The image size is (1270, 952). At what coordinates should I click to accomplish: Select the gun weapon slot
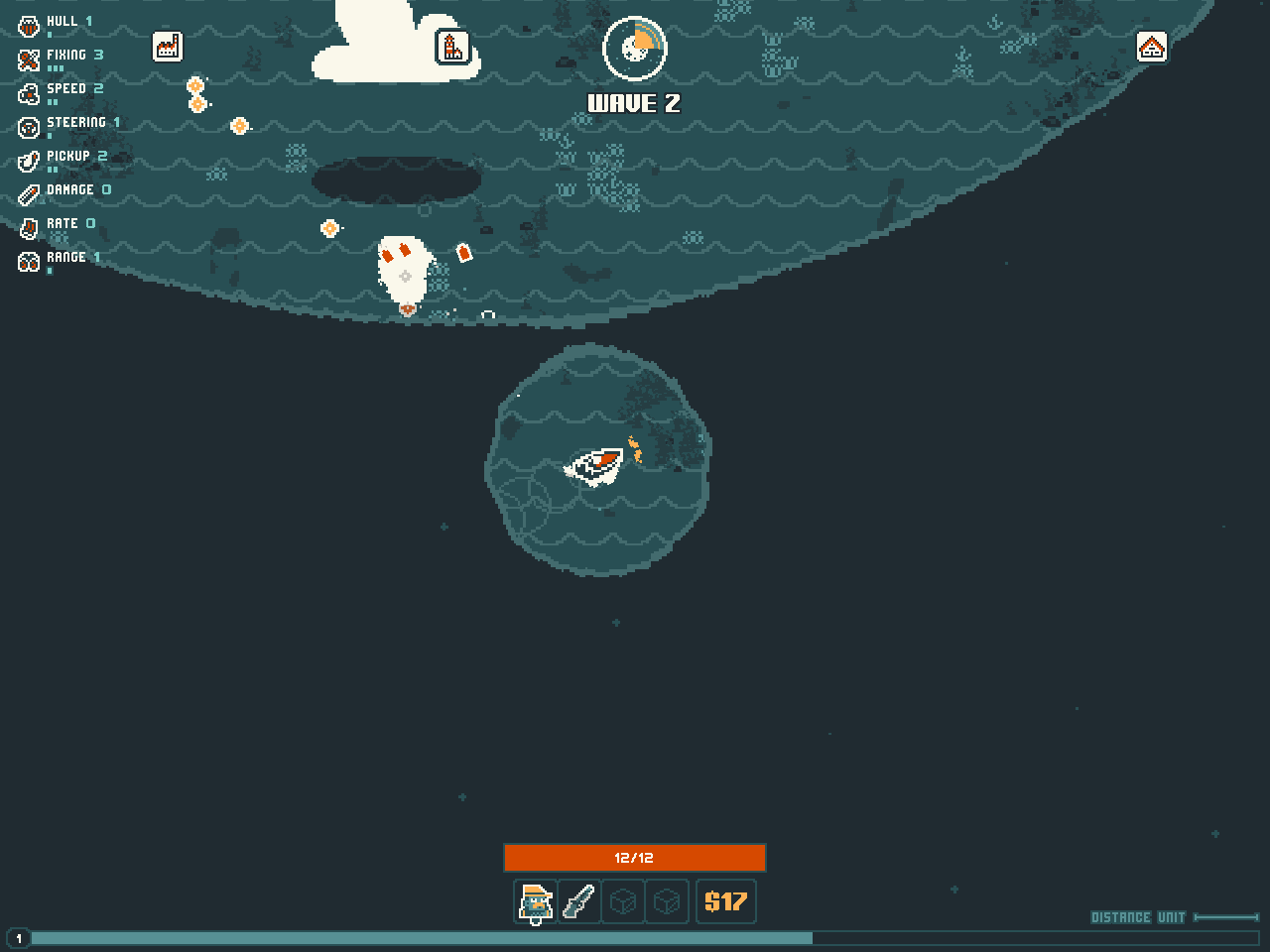pyautogui.click(x=579, y=901)
